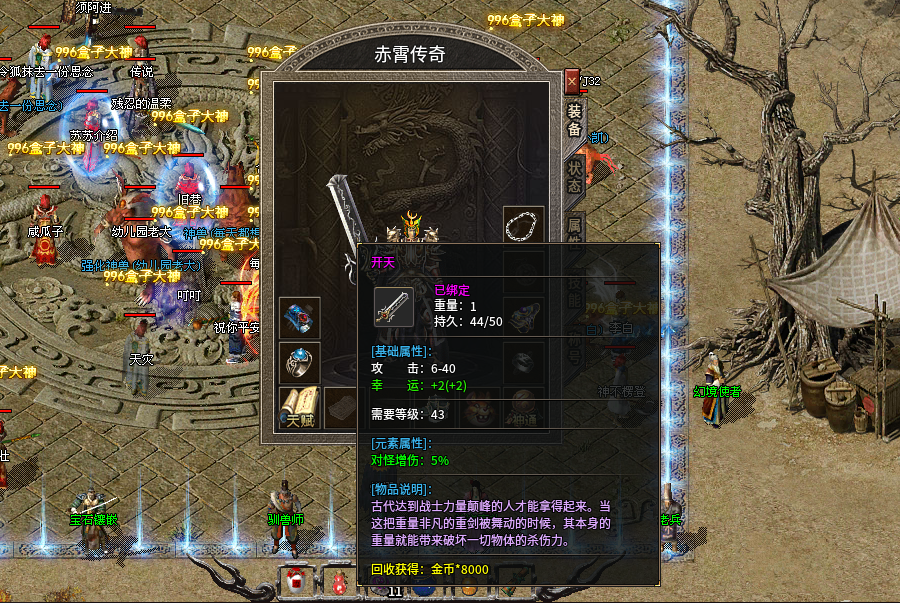The image size is (900, 603).
Task: Click the blue bracer equipment slot
Action: [299, 317]
